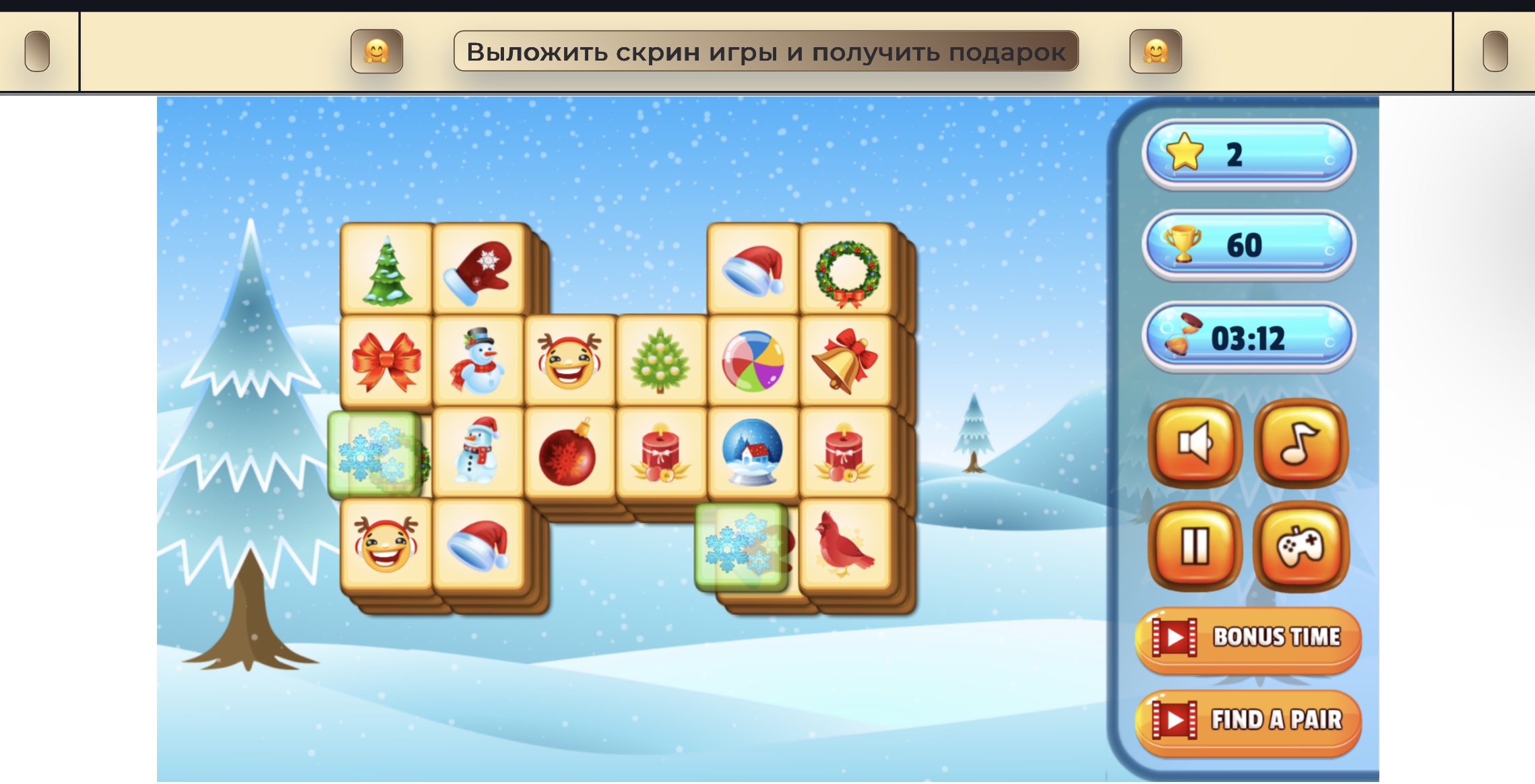The image size is (1535, 784).
Task: Click the banner text about posting a screenshot
Action: coord(767,52)
